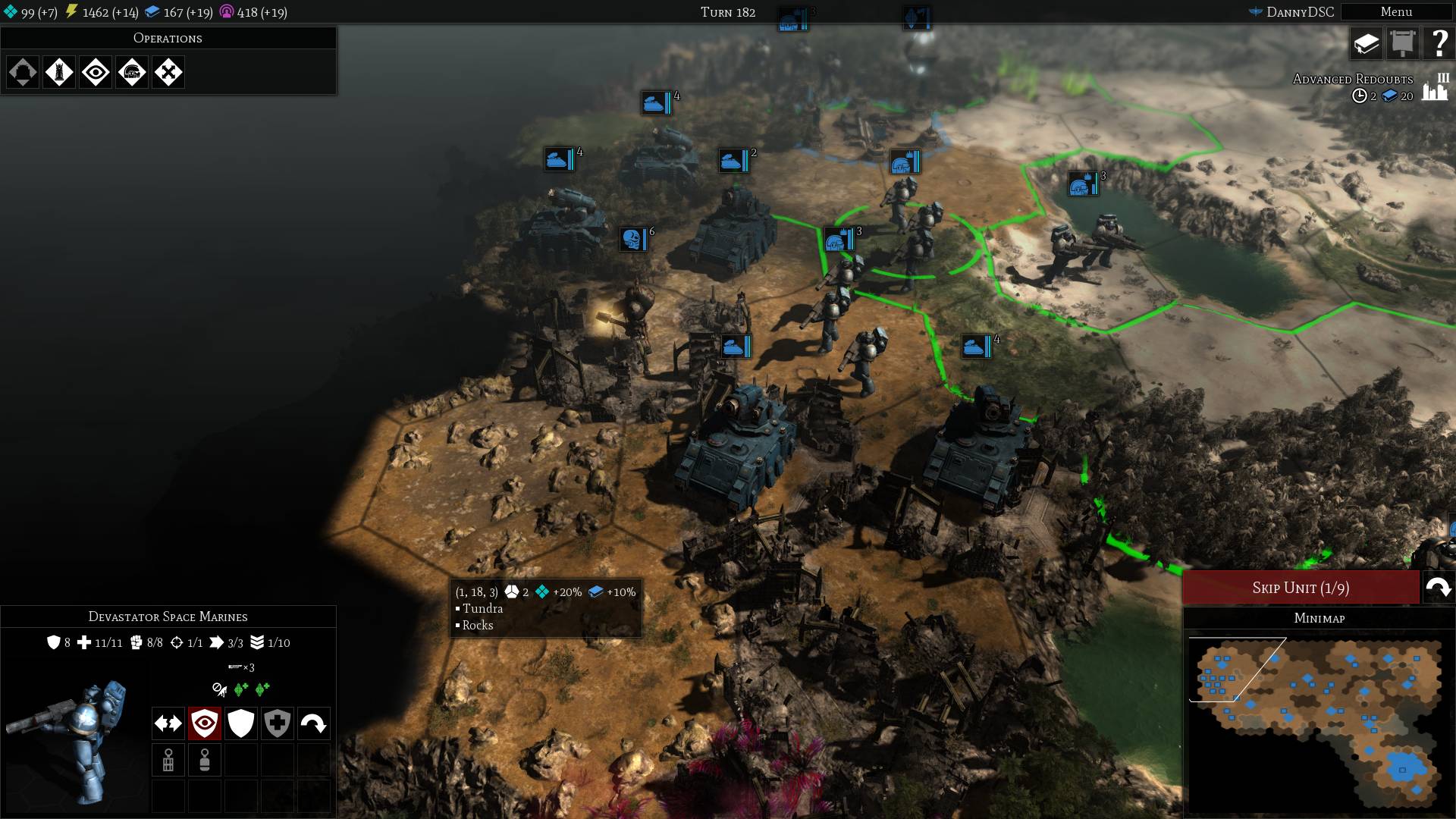Select the frag grenade ability slot
Screen dimensions: 1456x819
tap(168, 760)
